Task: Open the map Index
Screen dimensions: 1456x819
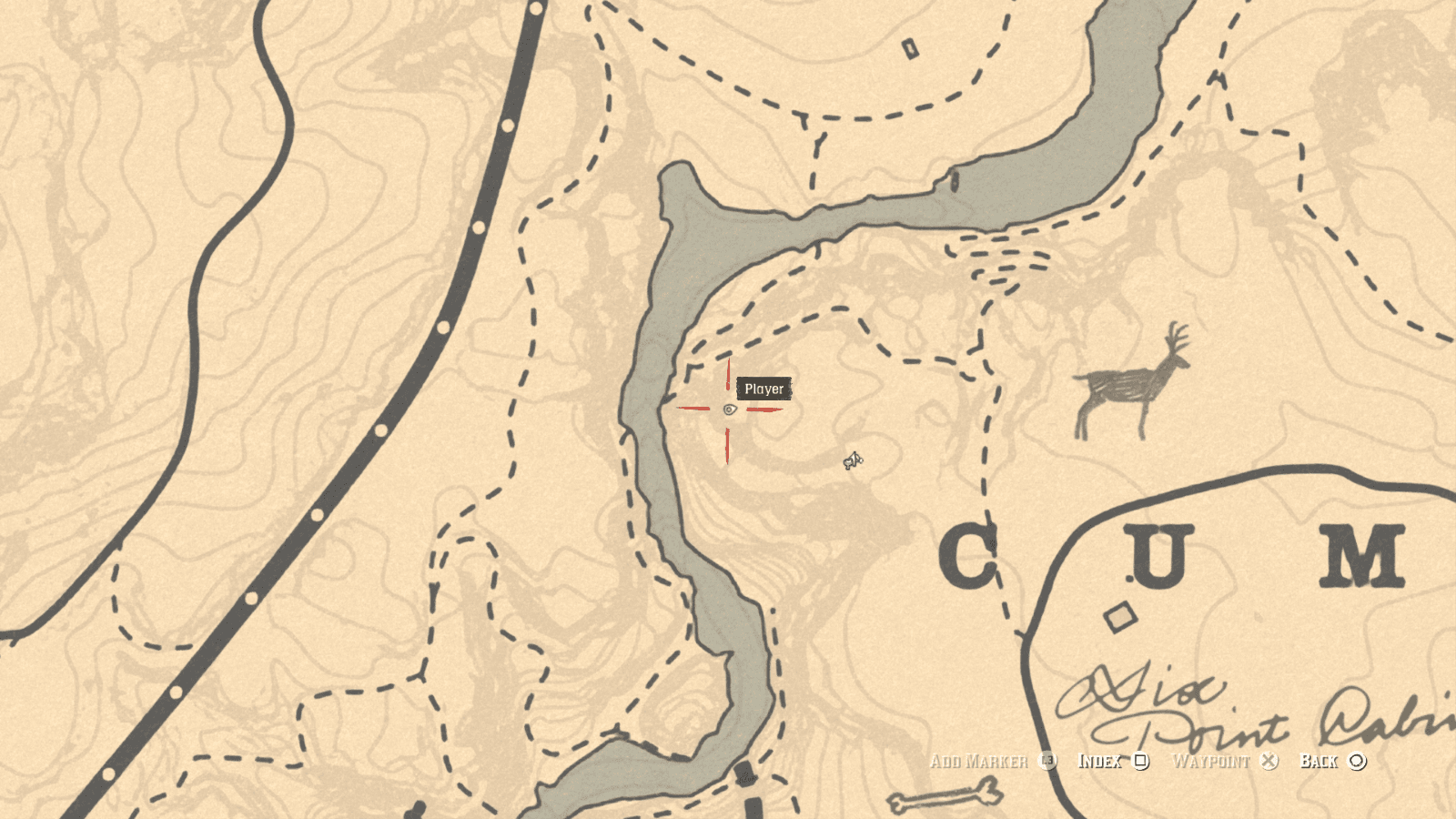Action: click(x=1100, y=762)
